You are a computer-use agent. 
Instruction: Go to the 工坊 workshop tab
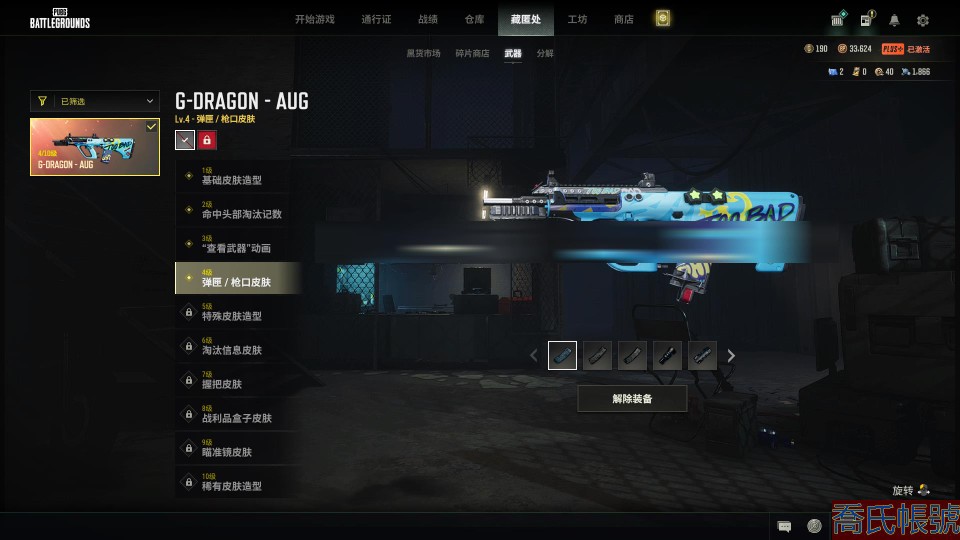[x=577, y=19]
